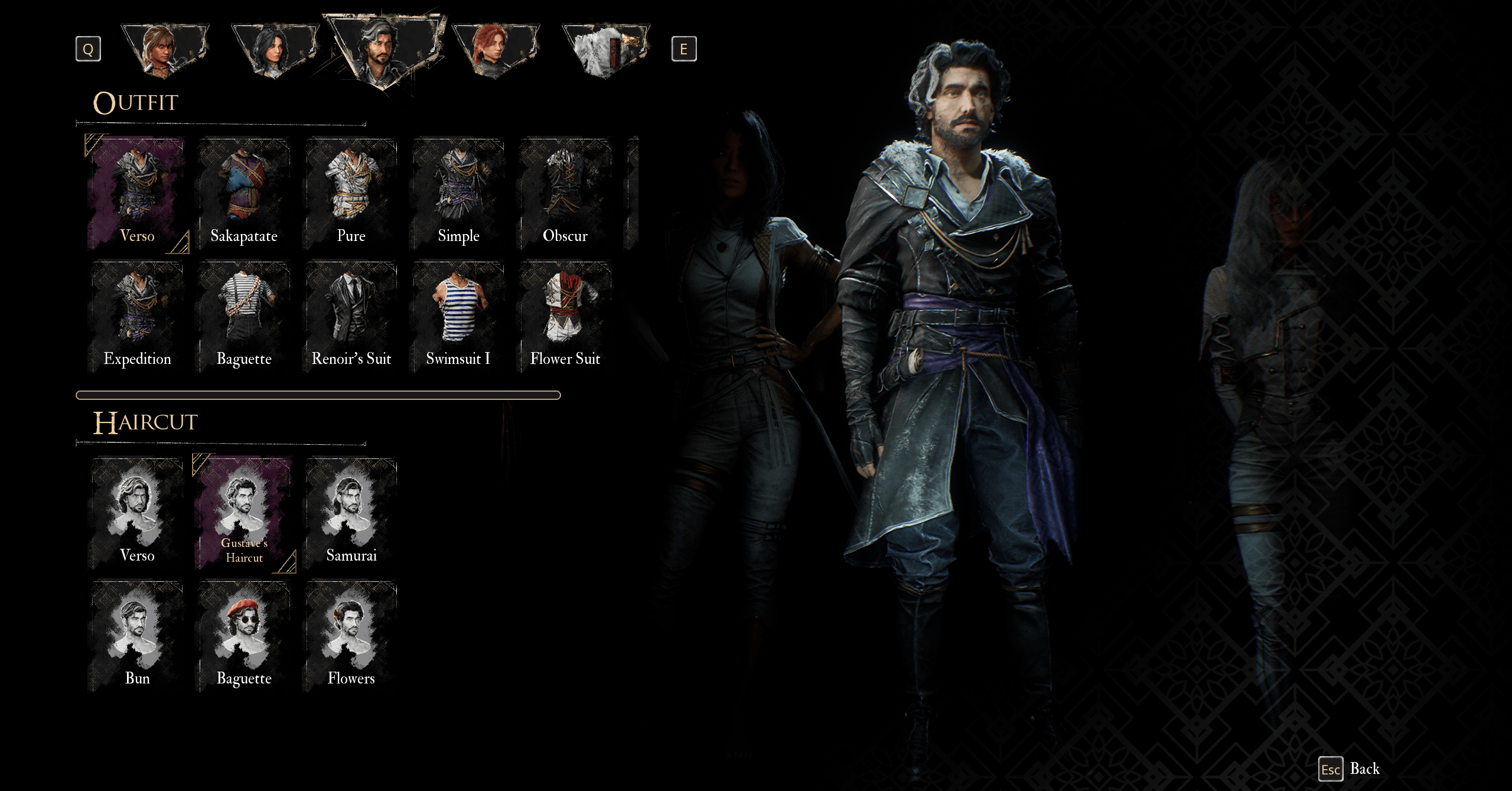Screen dimensions: 1512x791
Task: Select the Verso outfit tile
Action: [x=137, y=194]
